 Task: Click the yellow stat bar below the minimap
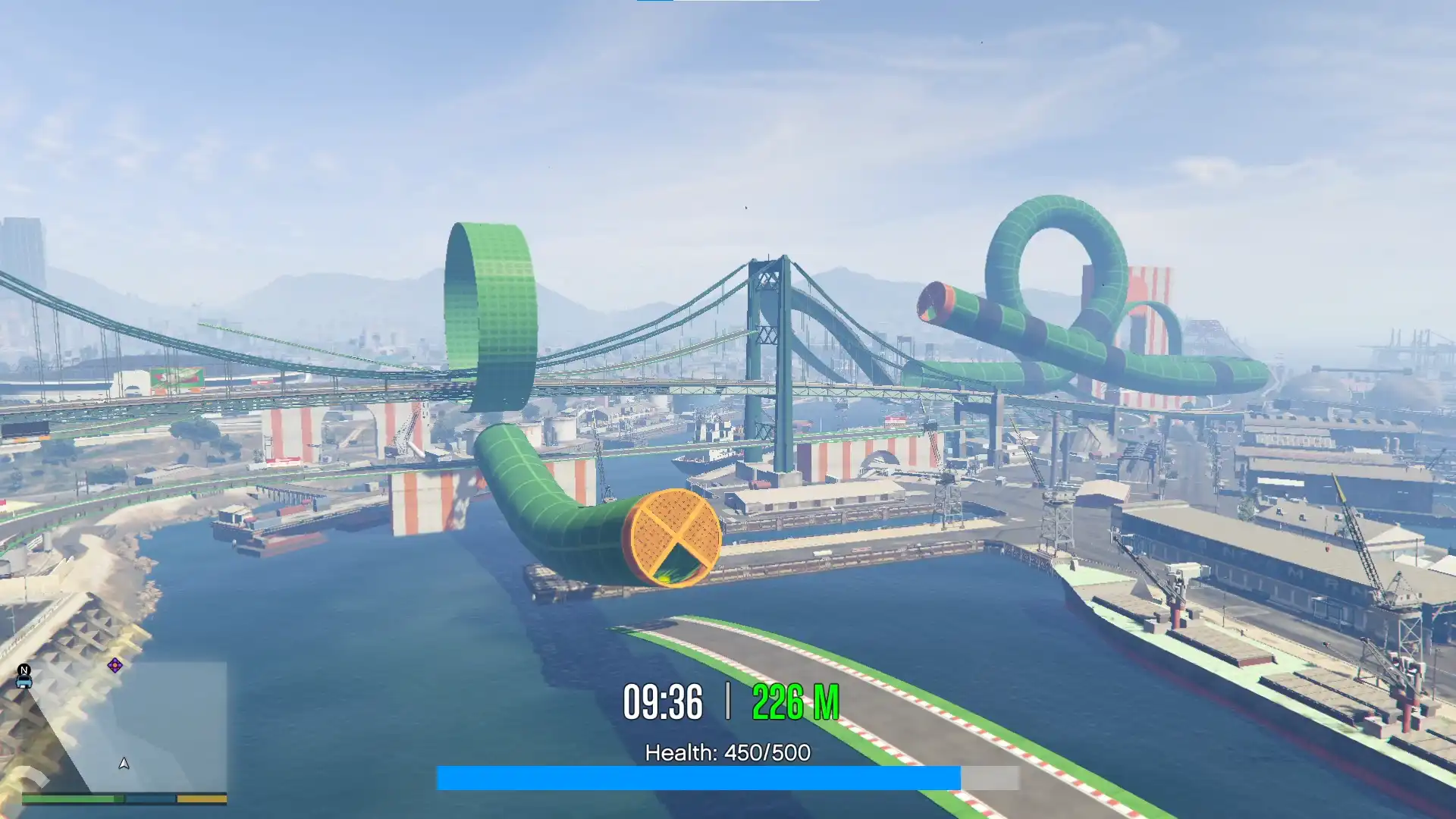point(201,799)
